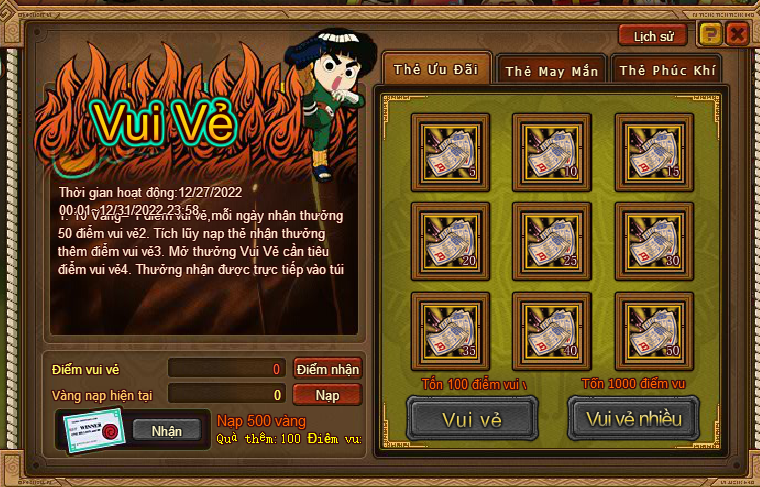Switch to the Thẻ Ưu Đãi tab
Viewport: 760px width, 487px height.
pos(436,70)
